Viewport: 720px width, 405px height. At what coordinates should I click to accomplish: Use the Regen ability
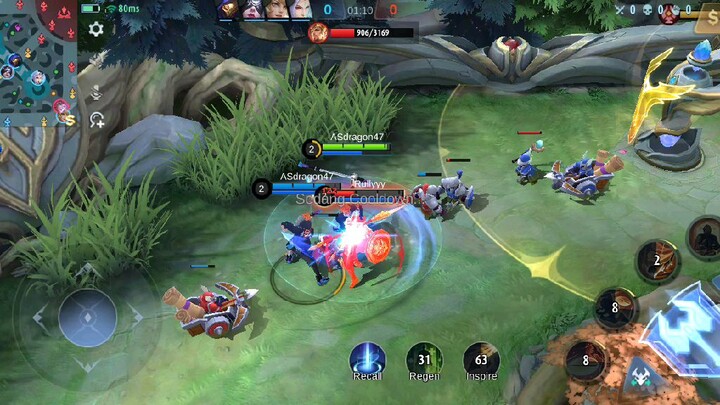(x=424, y=360)
